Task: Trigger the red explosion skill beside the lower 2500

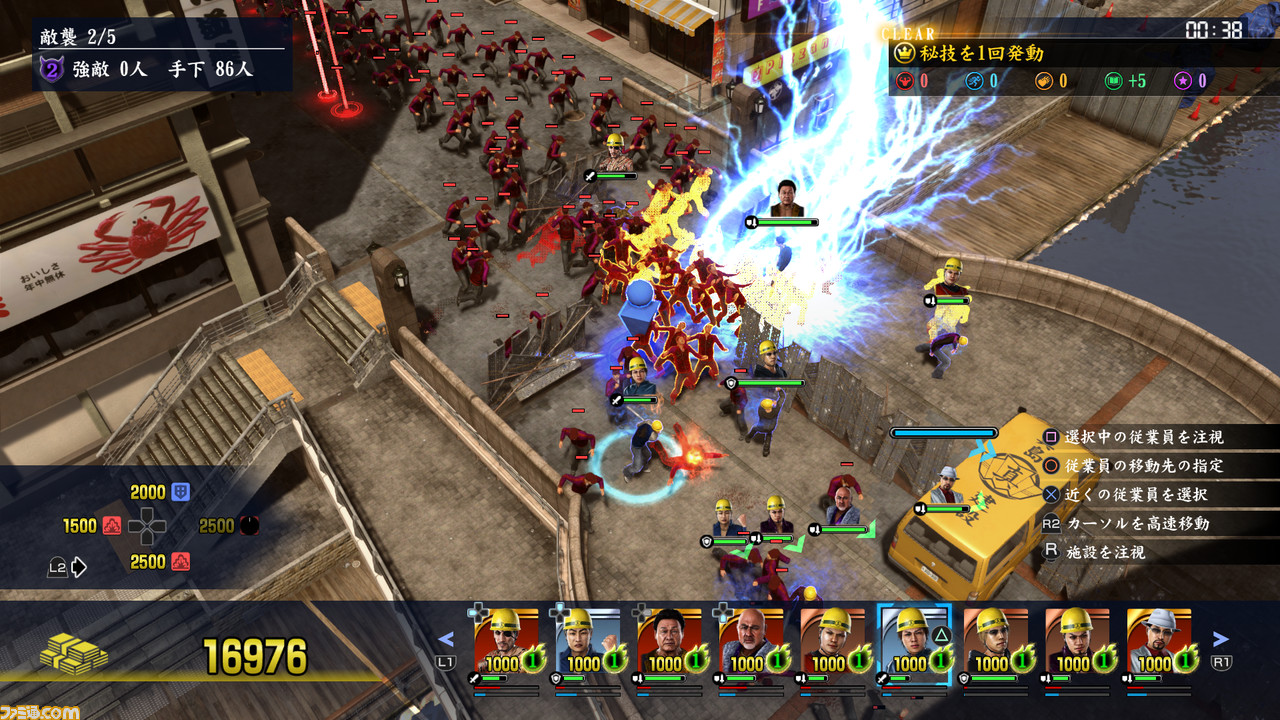Action: pos(181,562)
